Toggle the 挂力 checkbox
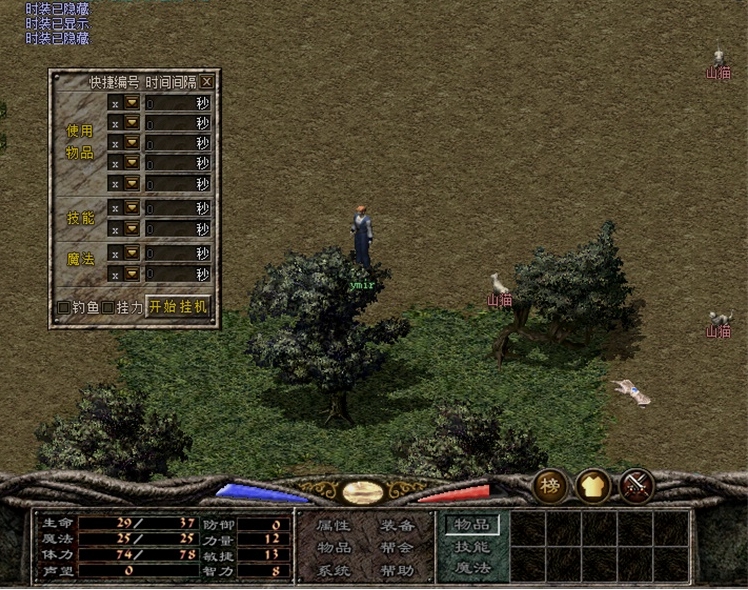 click(108, 308)
